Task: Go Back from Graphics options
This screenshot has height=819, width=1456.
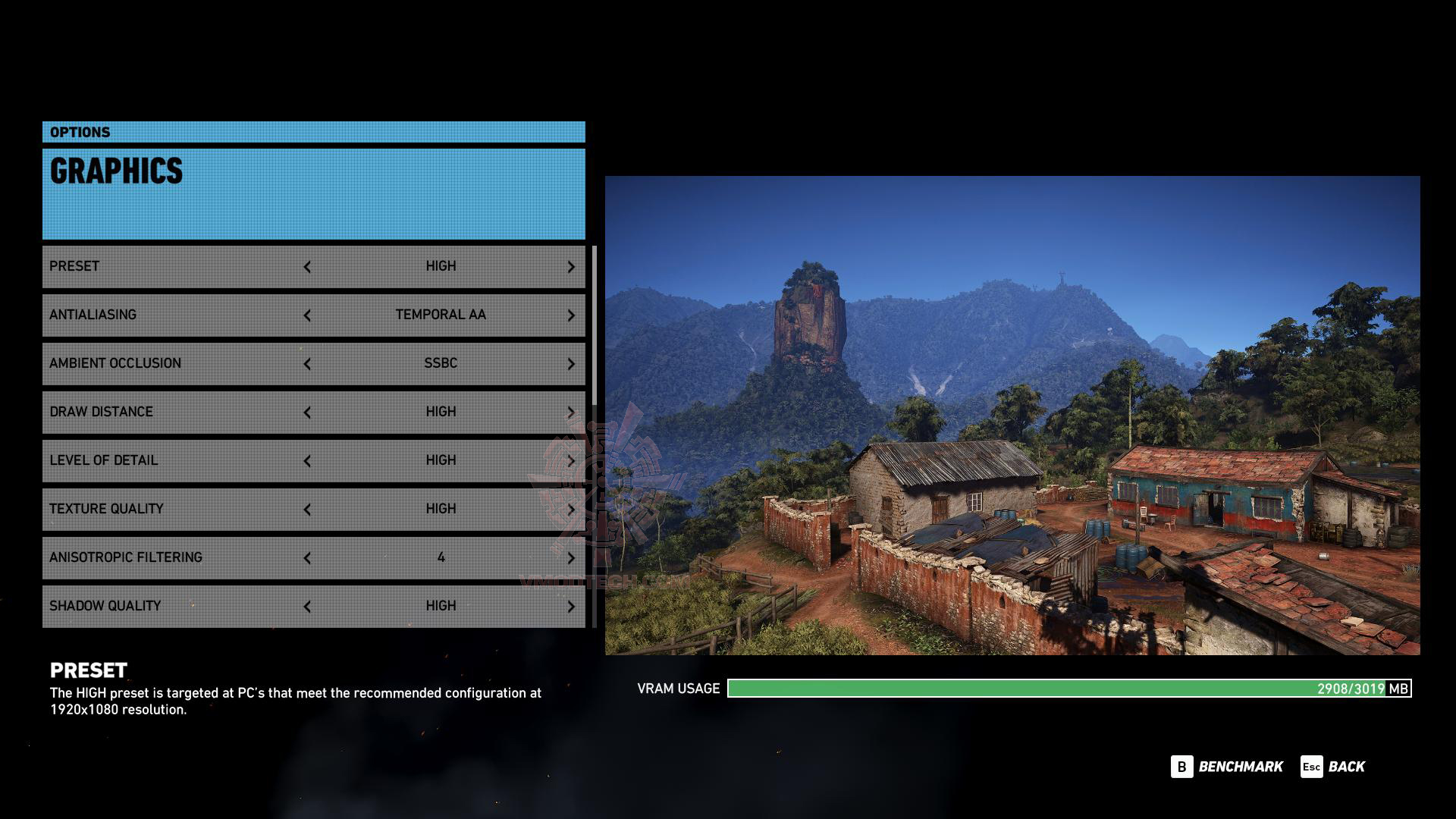Action: coord(1333,767)
